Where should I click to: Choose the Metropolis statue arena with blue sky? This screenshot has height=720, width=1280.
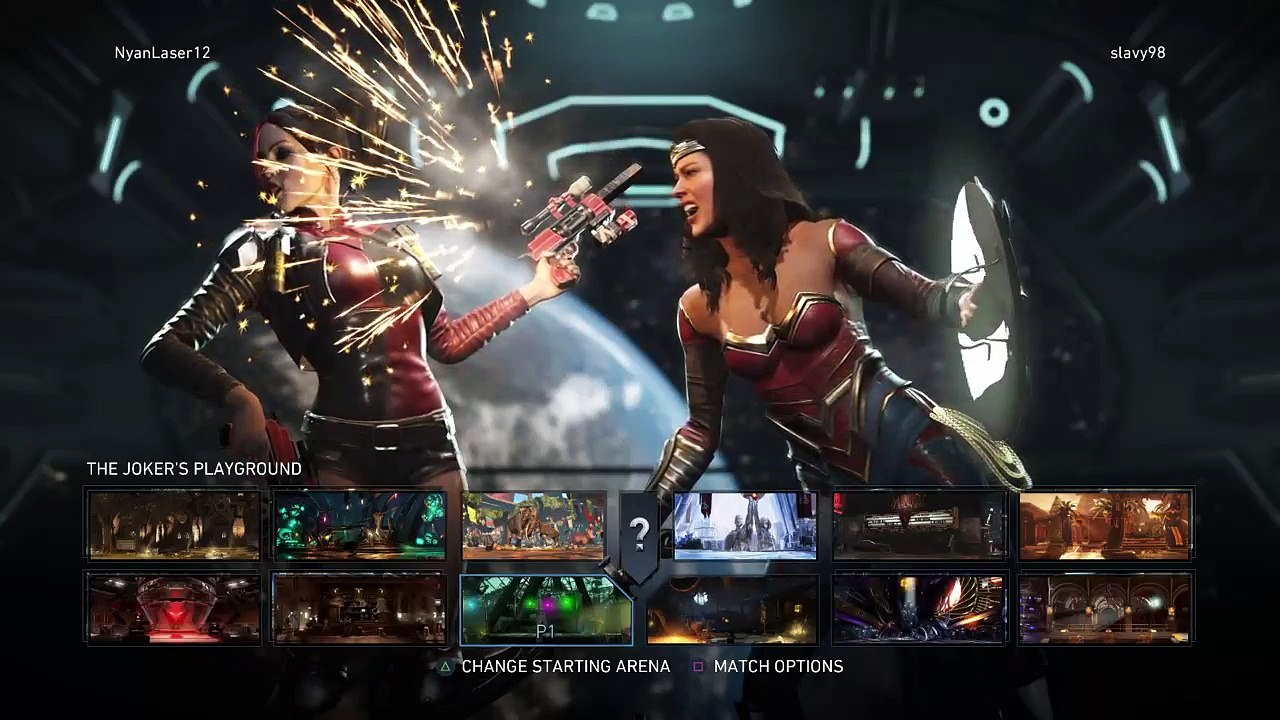coord(745,525)
